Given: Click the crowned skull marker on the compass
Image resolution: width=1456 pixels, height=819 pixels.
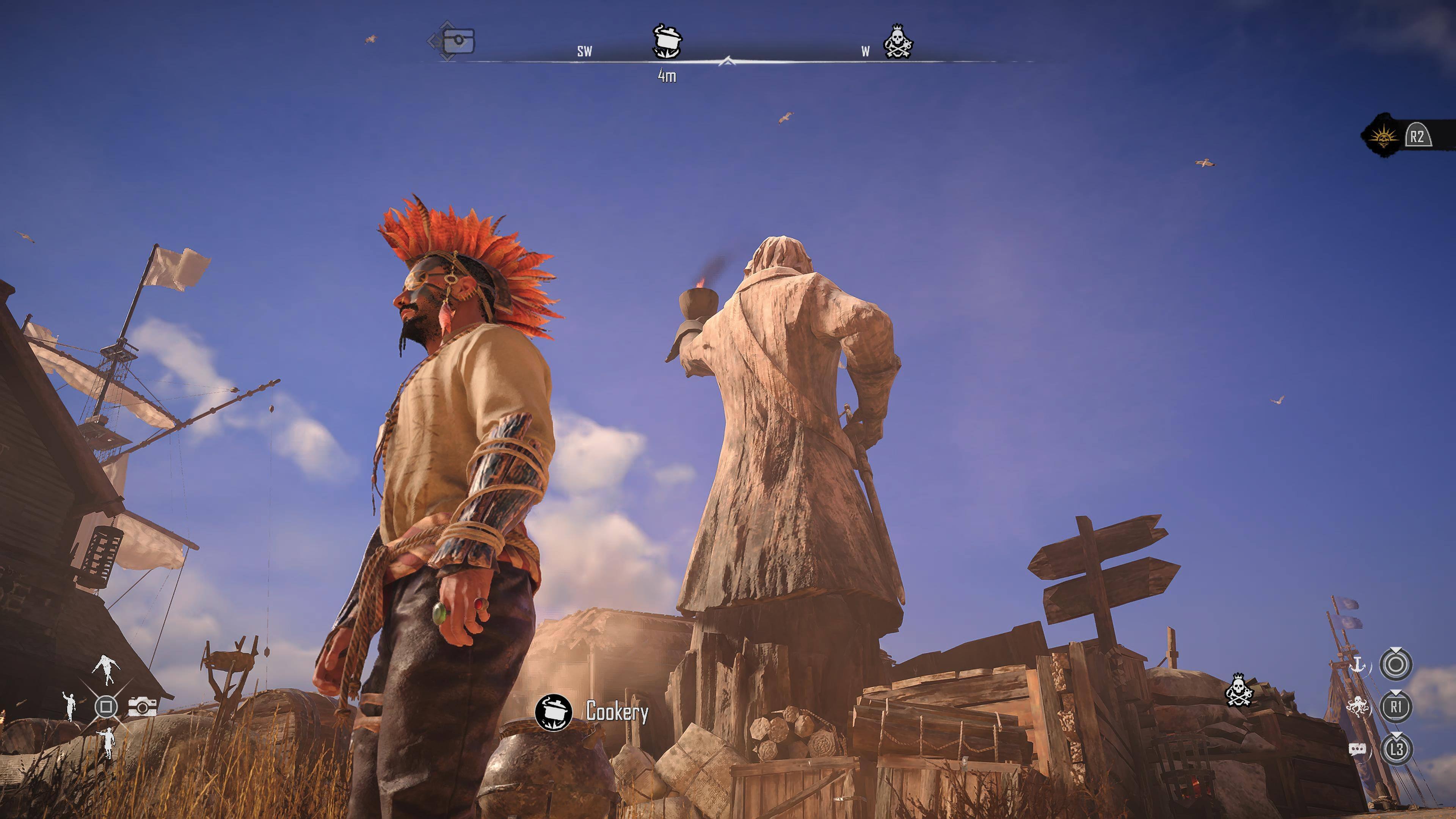Looking at the screenshot, I should [898, 41].
